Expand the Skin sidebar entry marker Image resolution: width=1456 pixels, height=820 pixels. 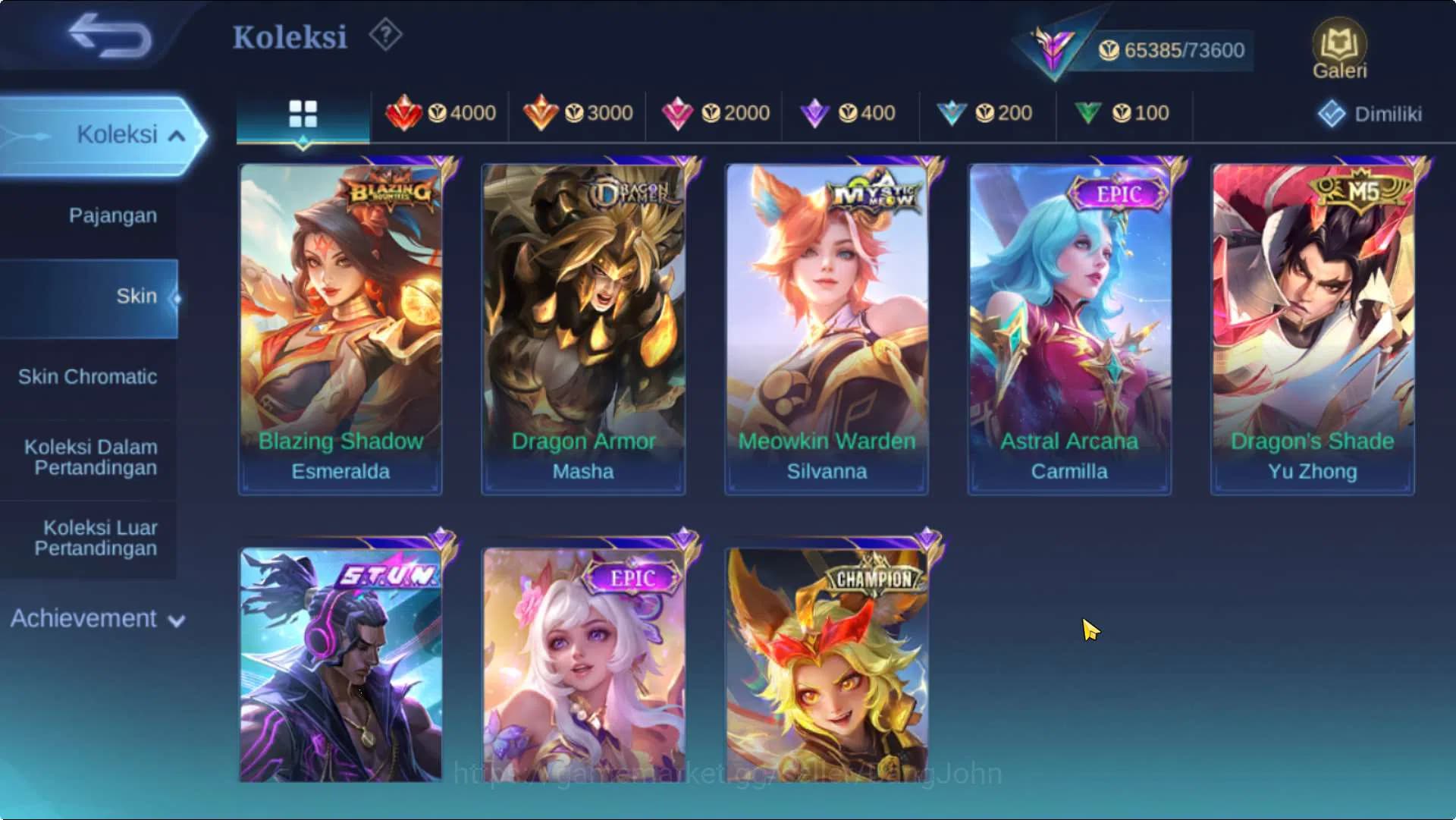[179, 297]
